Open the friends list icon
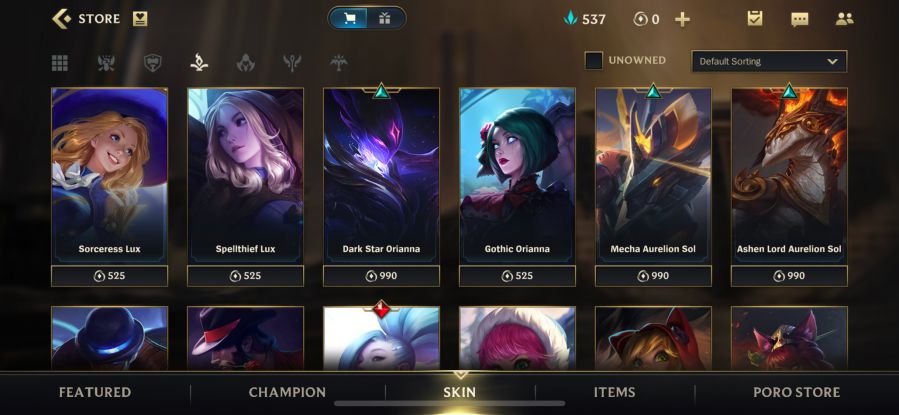899x415 pixels. click(844, 19)
